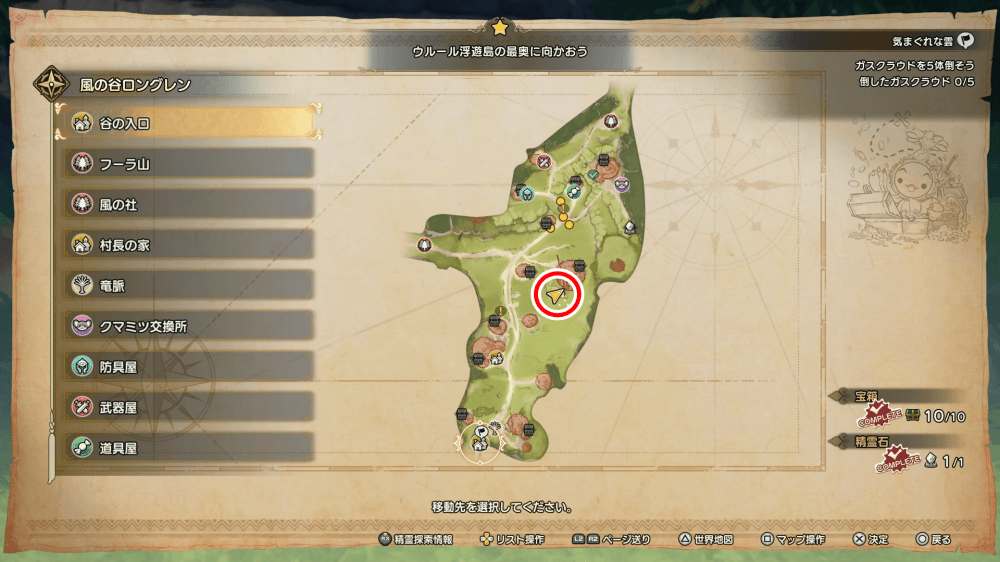This screenshot has width=1000, height=562.
Task: Choose the 武器屋 list entry
Action: 190,407
